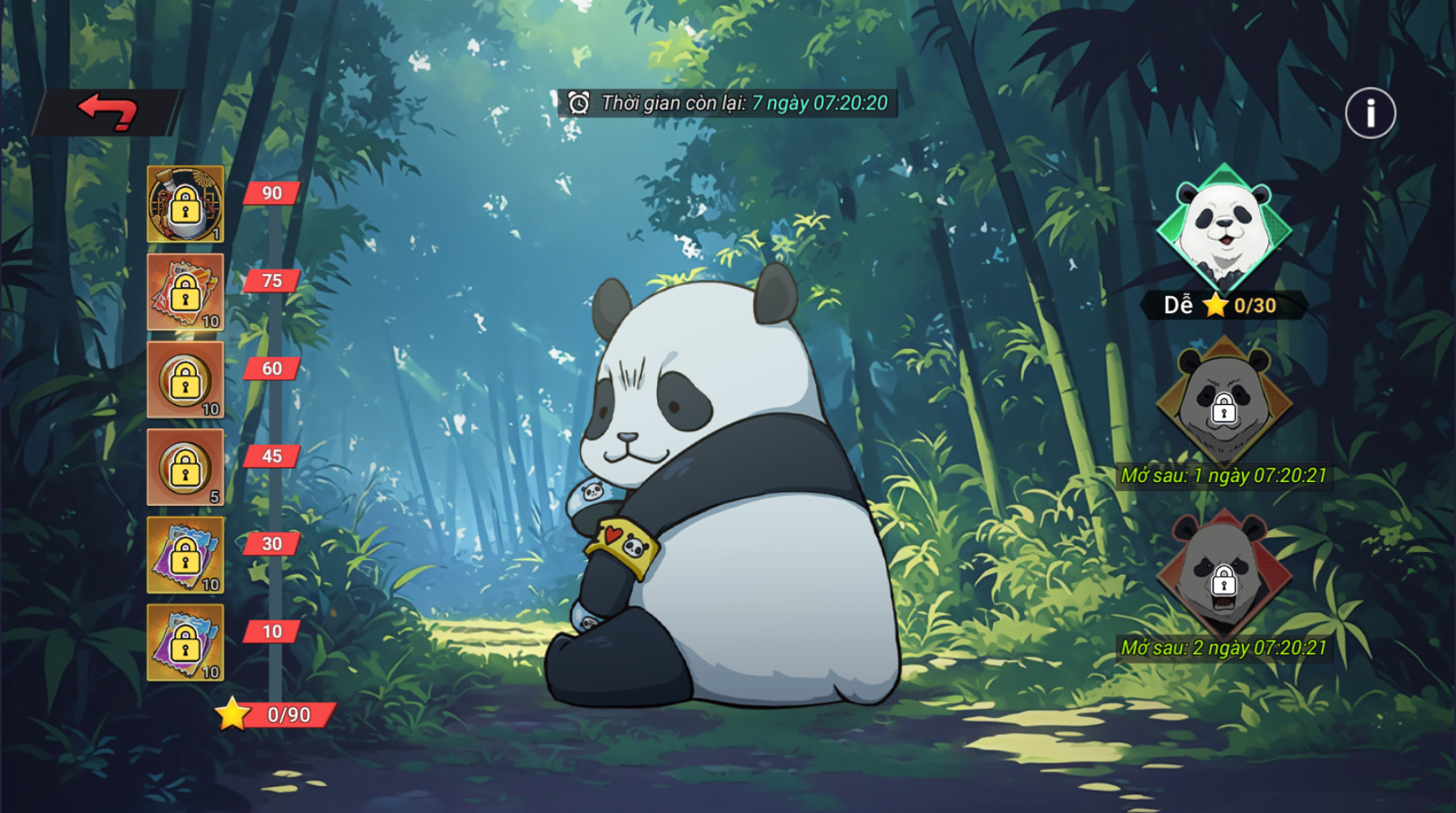View the locked 90-star reward
The height and width of the screenshot is (813, 1456).
pos(185,204)
